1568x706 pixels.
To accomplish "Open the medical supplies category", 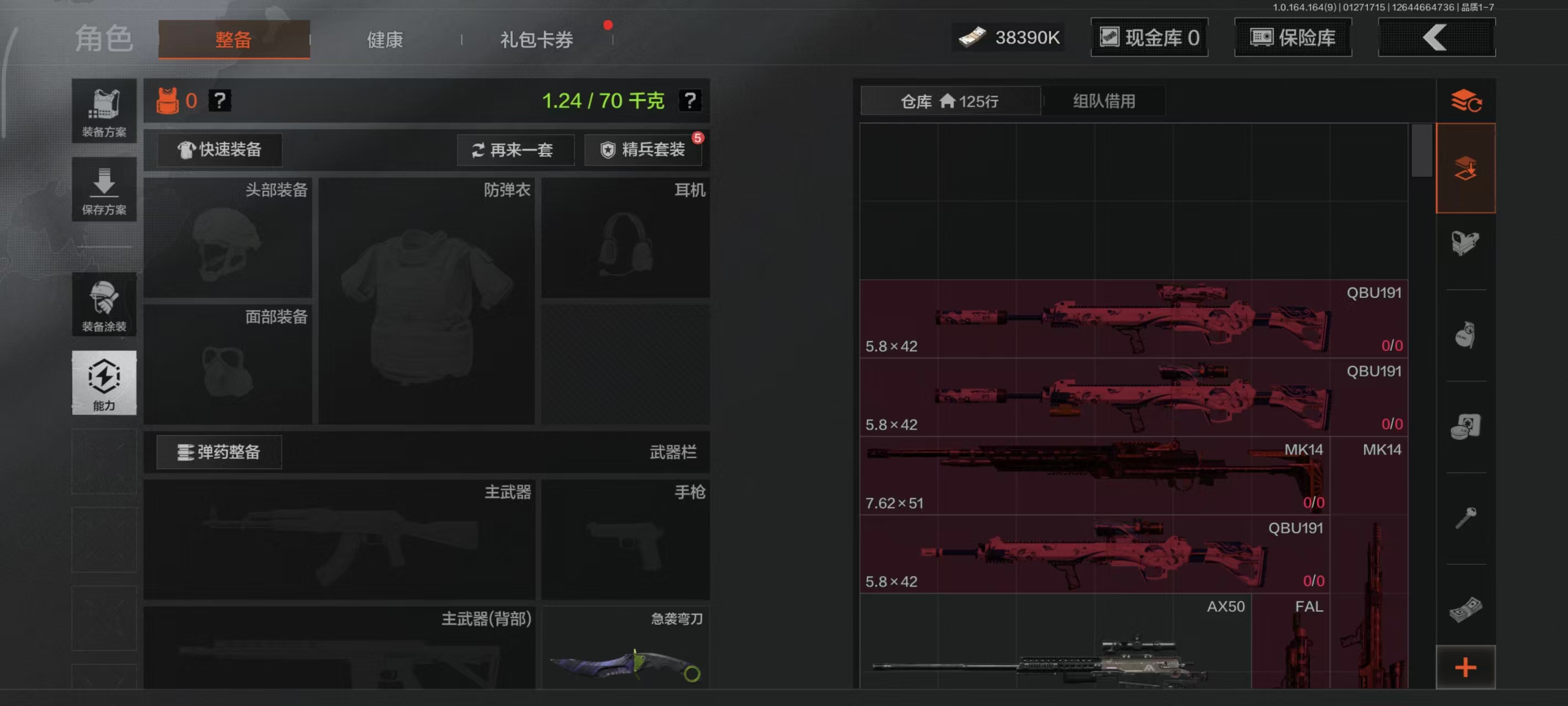I will (x=1467, y=426).
